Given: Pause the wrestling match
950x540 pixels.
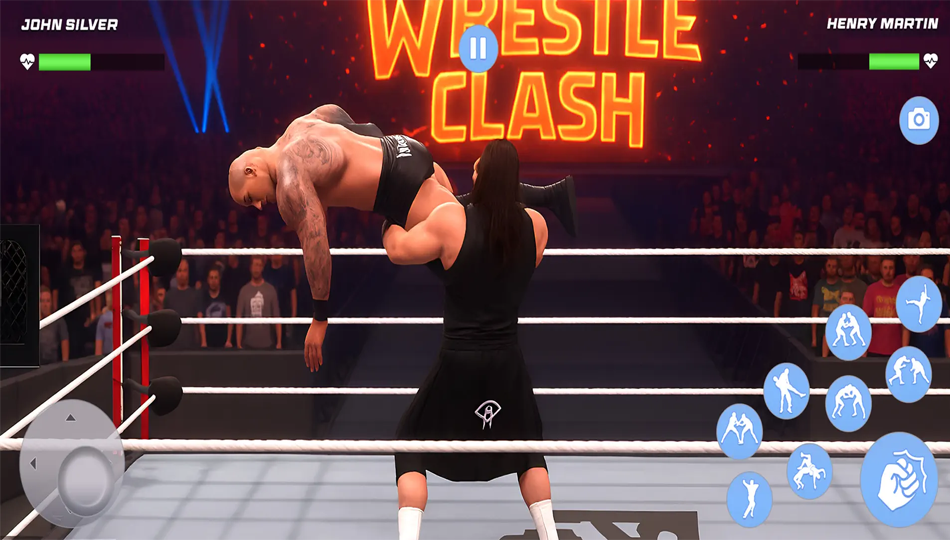Looking at the screenshot, I should pyautogui.click(x=479, y=49).
